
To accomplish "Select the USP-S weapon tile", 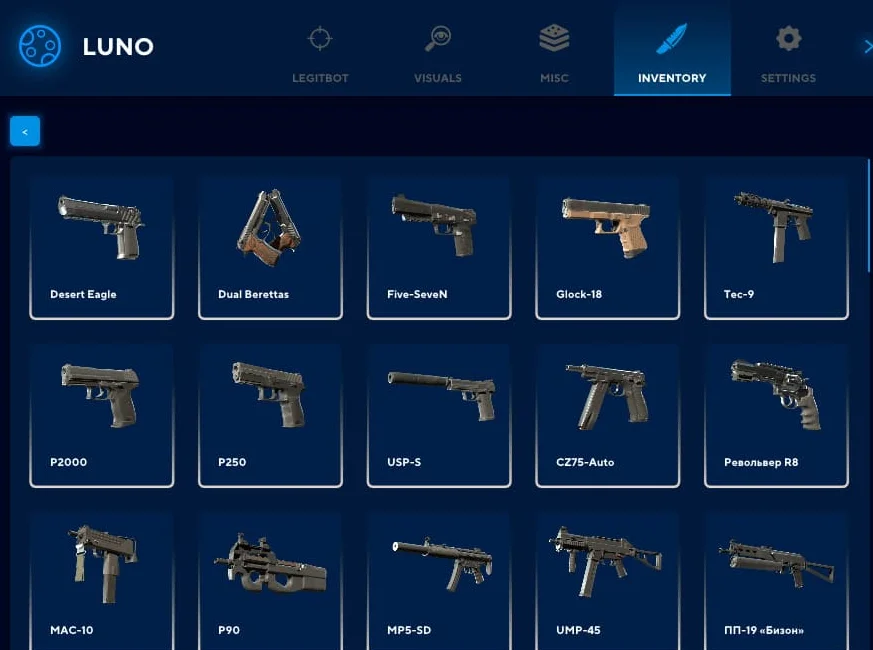I will [439, 415].
